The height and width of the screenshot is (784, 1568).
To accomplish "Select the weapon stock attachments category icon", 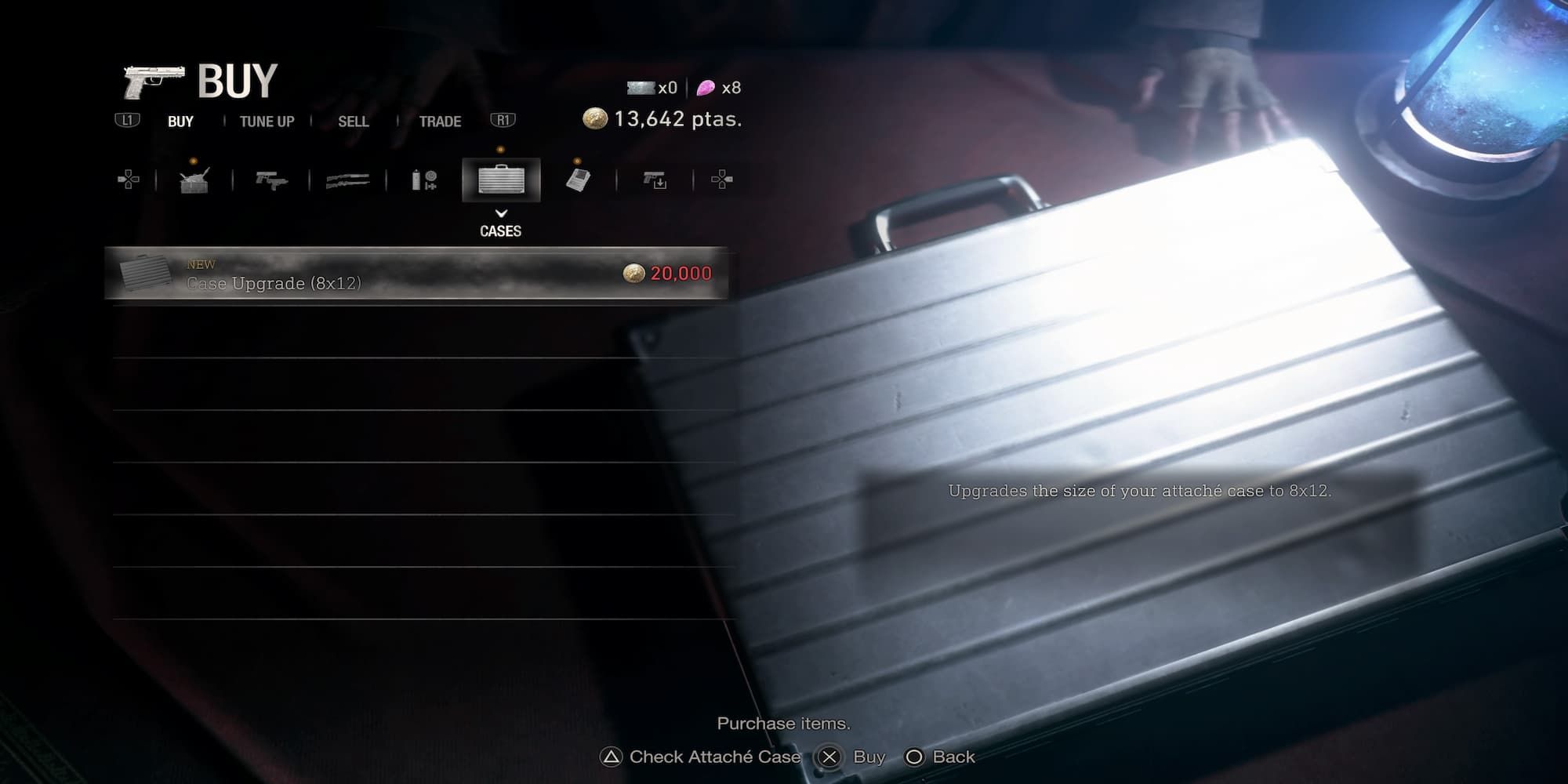I will (x=655, y=180).
